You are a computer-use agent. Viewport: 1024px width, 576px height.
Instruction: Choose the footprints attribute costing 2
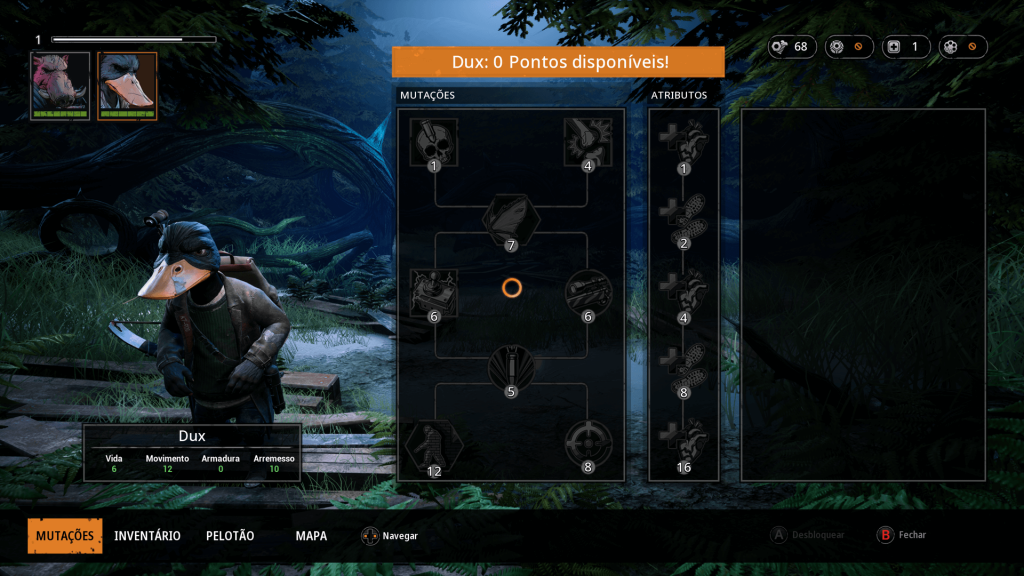coord(684,218)
